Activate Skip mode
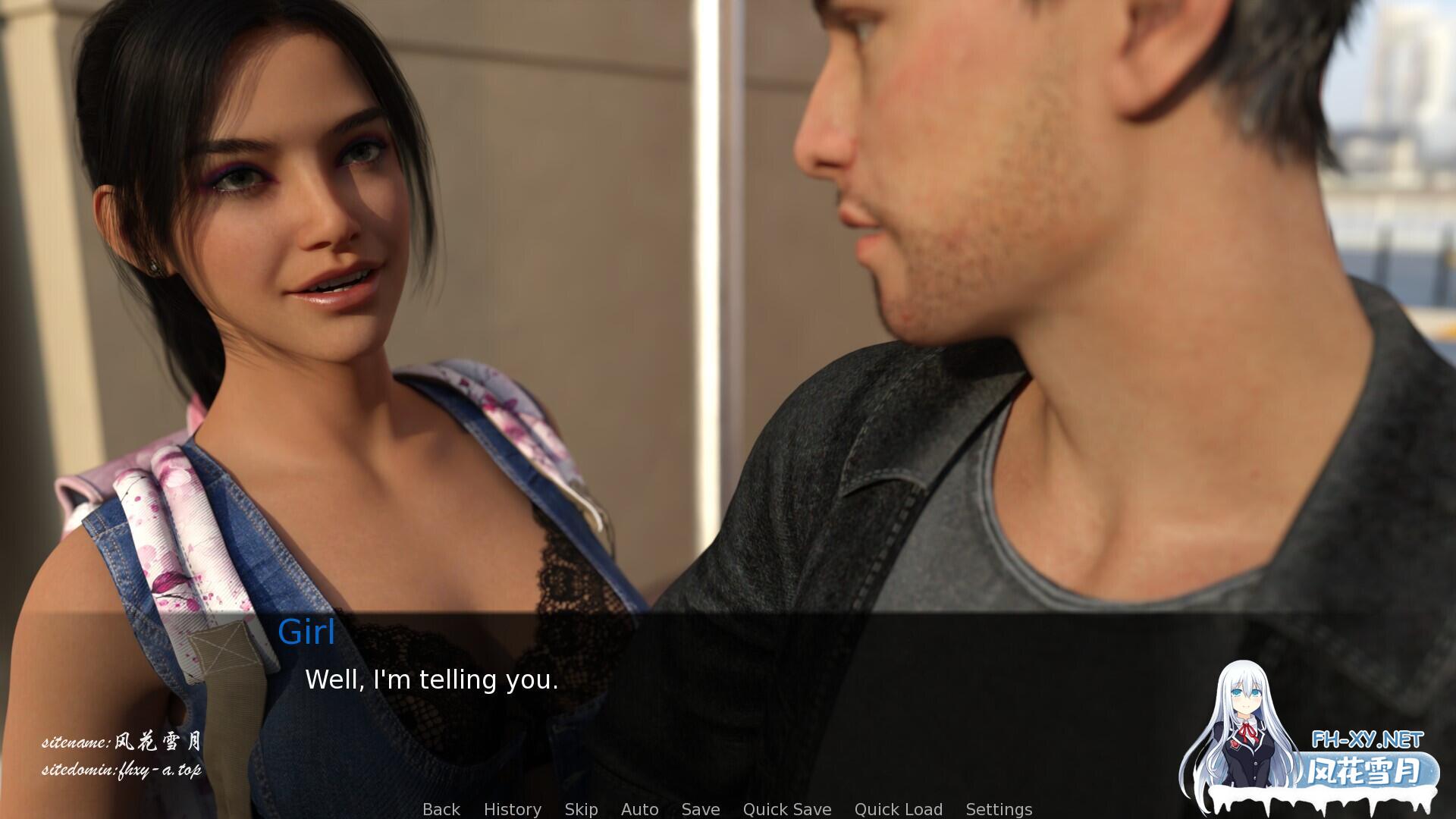Viewport: 1456px width, 819px height. [x=581, y=809]
